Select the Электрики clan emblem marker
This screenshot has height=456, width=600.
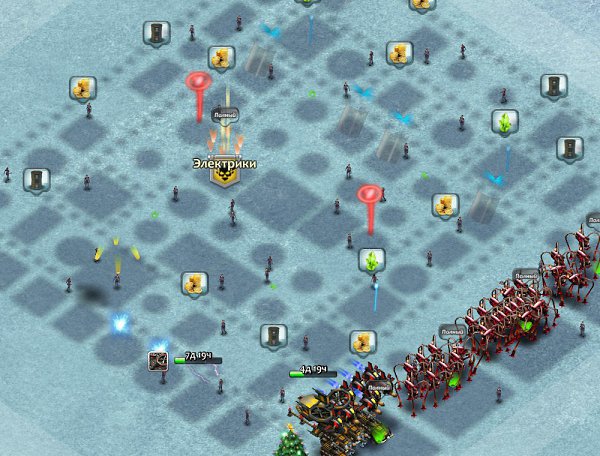[224, 175]
